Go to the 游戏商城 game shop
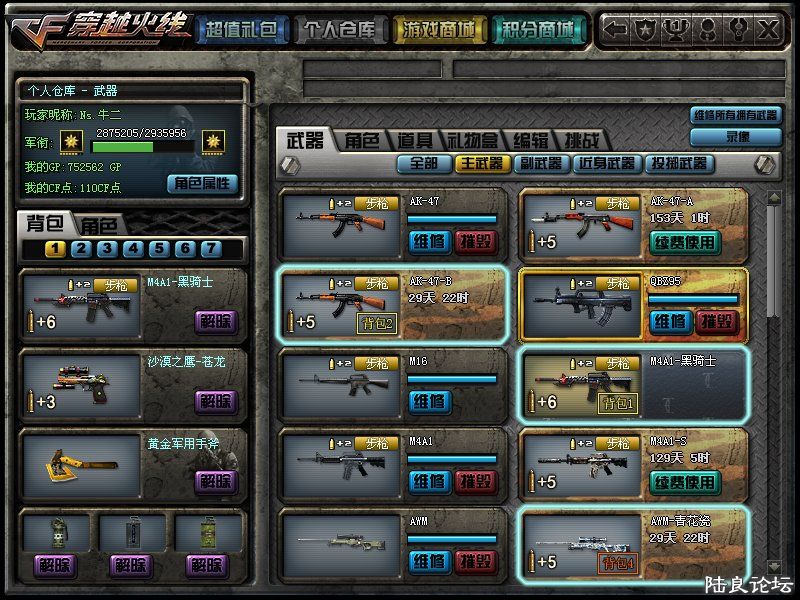800x600 pixels. pos(437,30)
